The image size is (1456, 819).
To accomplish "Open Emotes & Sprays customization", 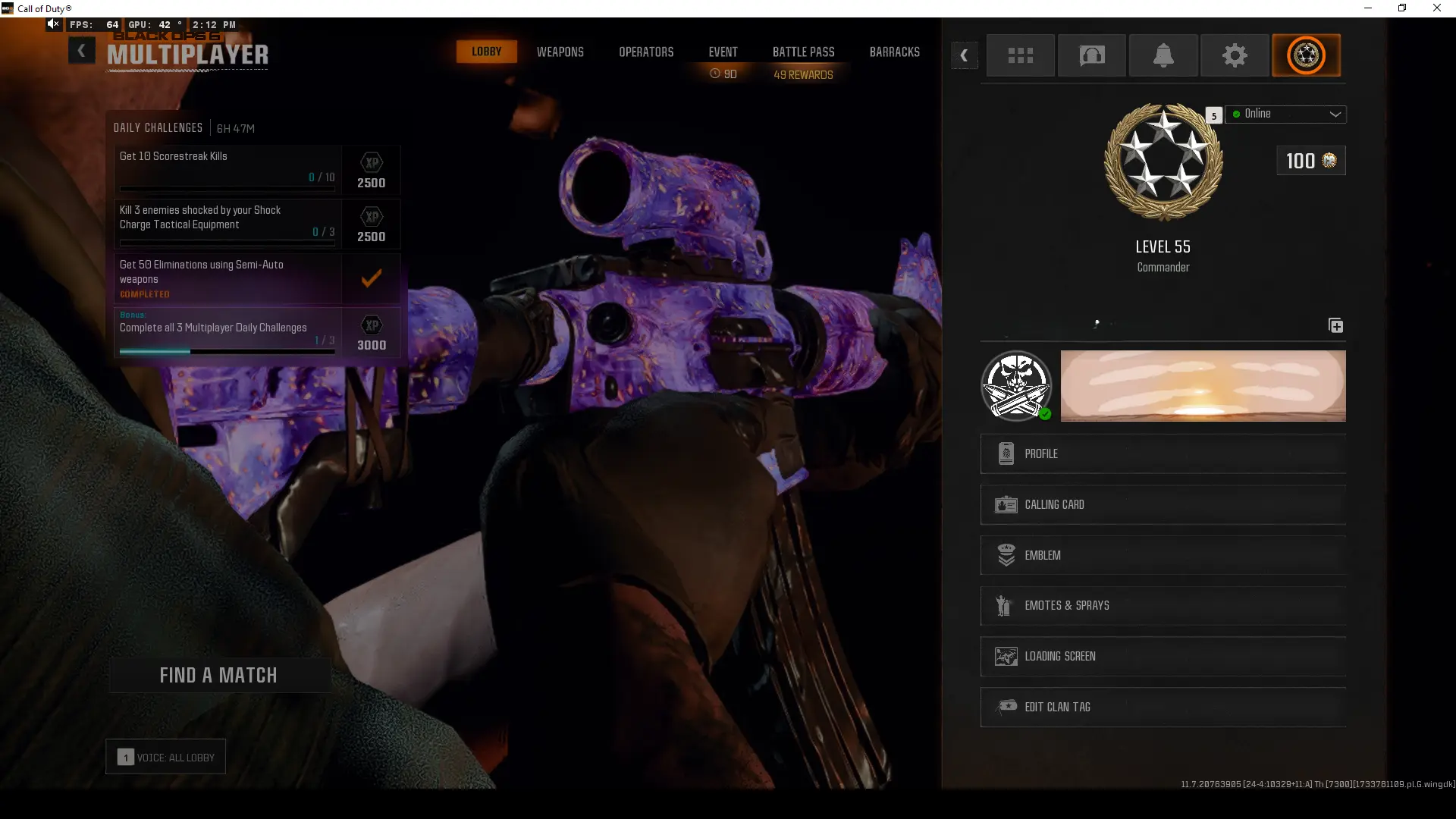I will coord(1163,605).
